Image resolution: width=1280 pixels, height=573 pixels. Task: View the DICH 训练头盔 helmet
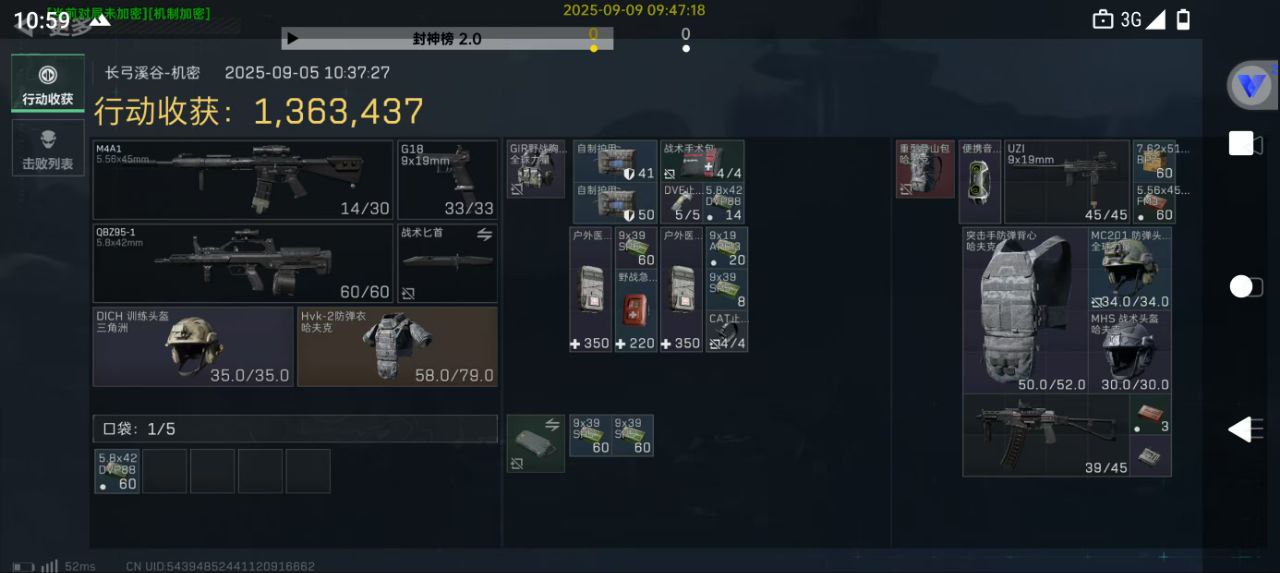tap(194, 346)
